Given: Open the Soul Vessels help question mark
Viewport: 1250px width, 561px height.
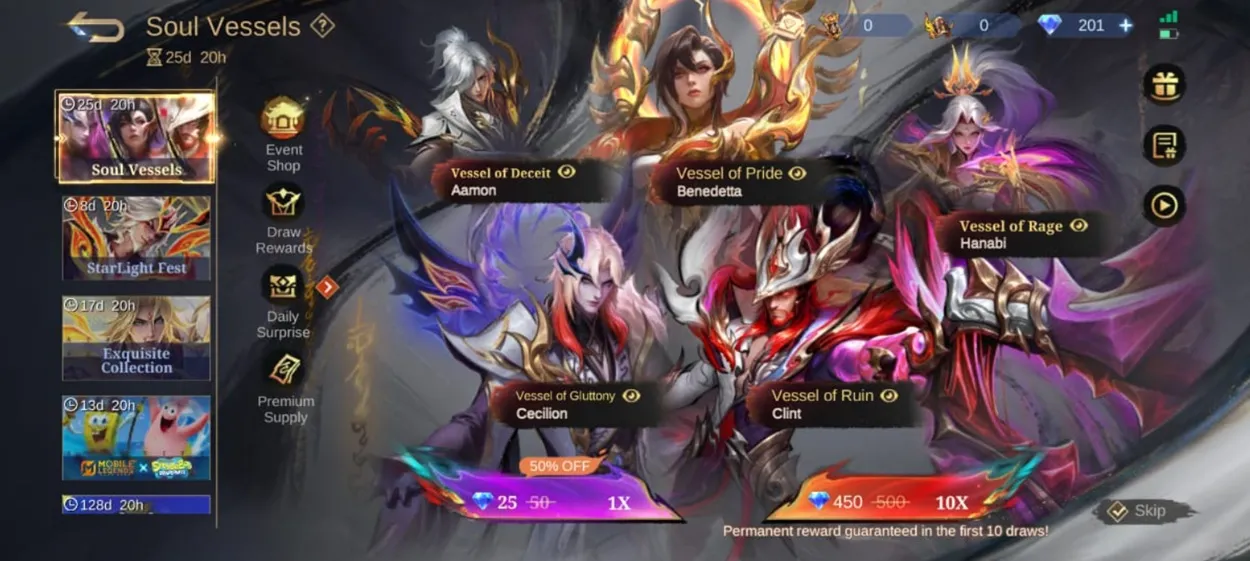Looking at the screenshot, I should [322, 27].
